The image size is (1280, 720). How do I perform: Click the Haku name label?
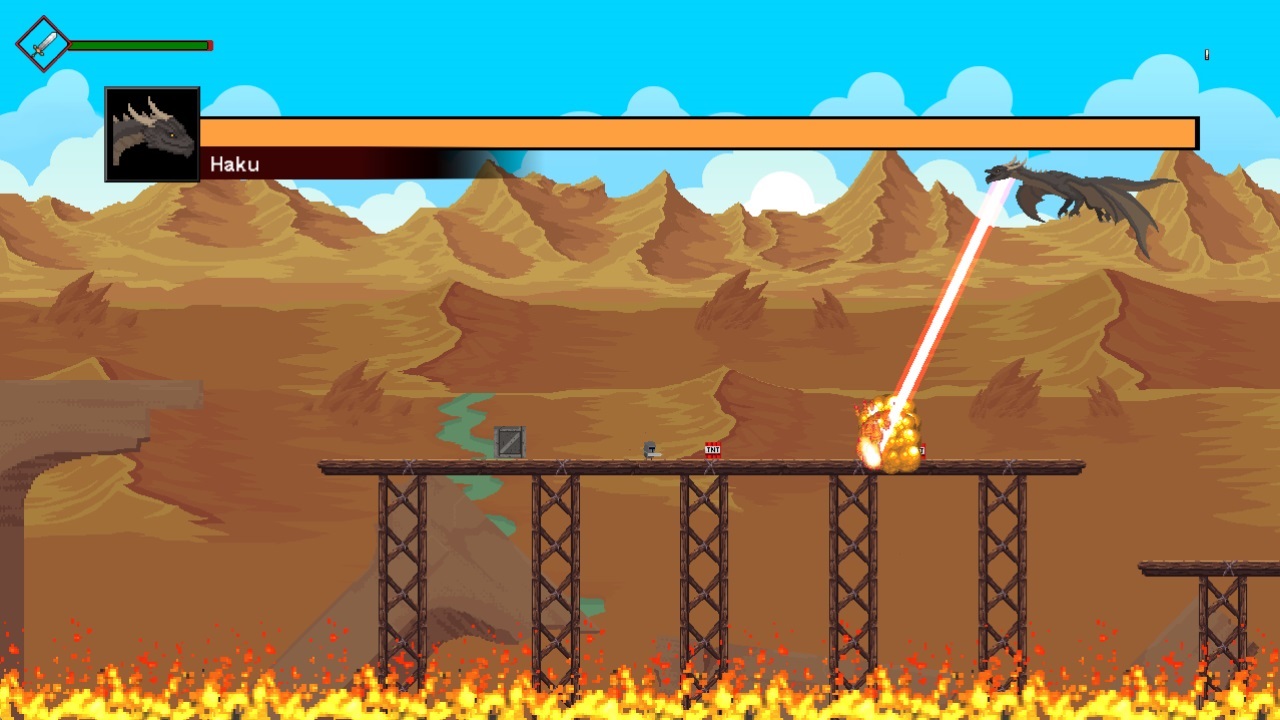(237, 164)
